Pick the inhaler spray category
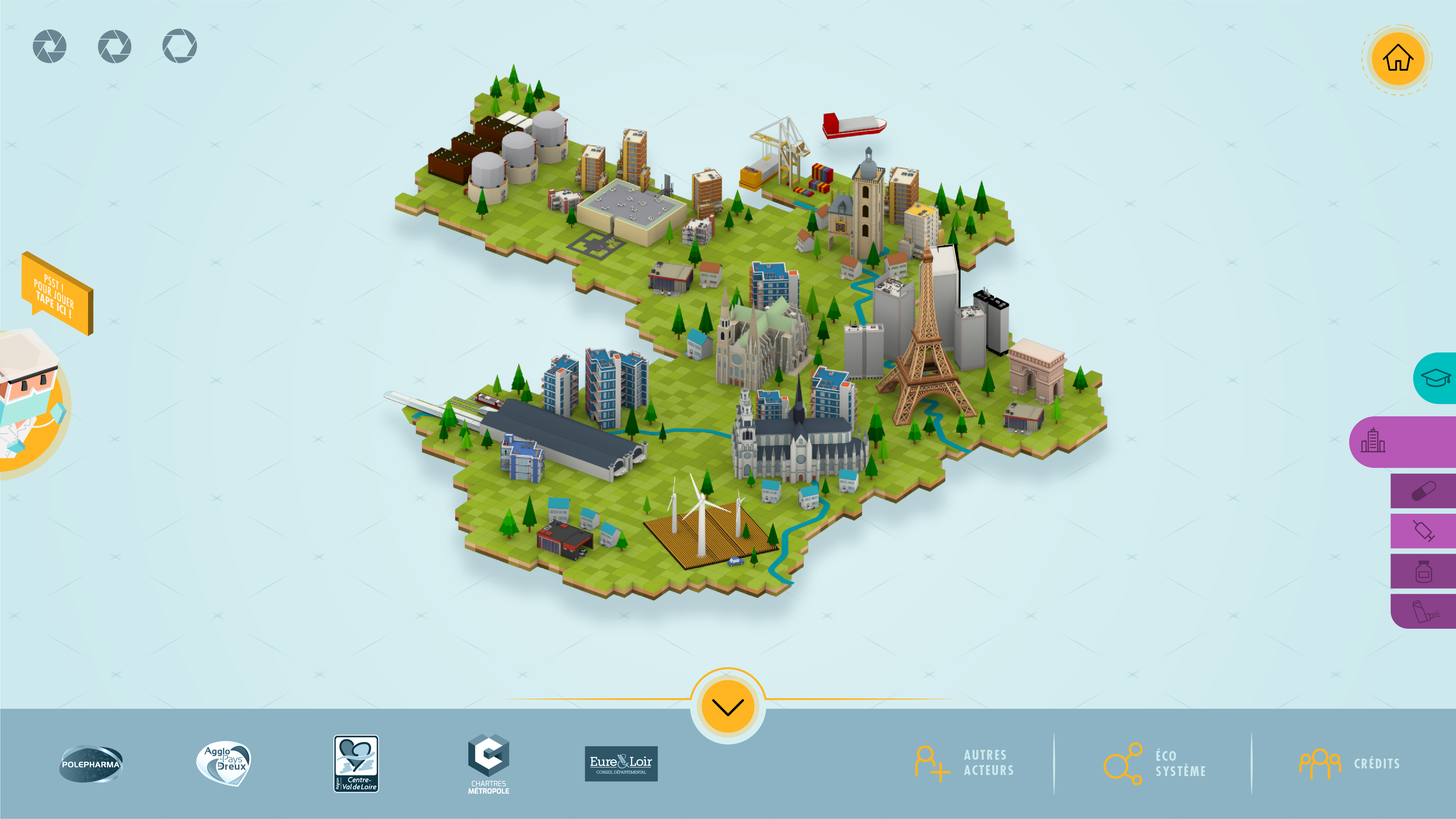1456x819 pixels. click(x=1423, y=612)
